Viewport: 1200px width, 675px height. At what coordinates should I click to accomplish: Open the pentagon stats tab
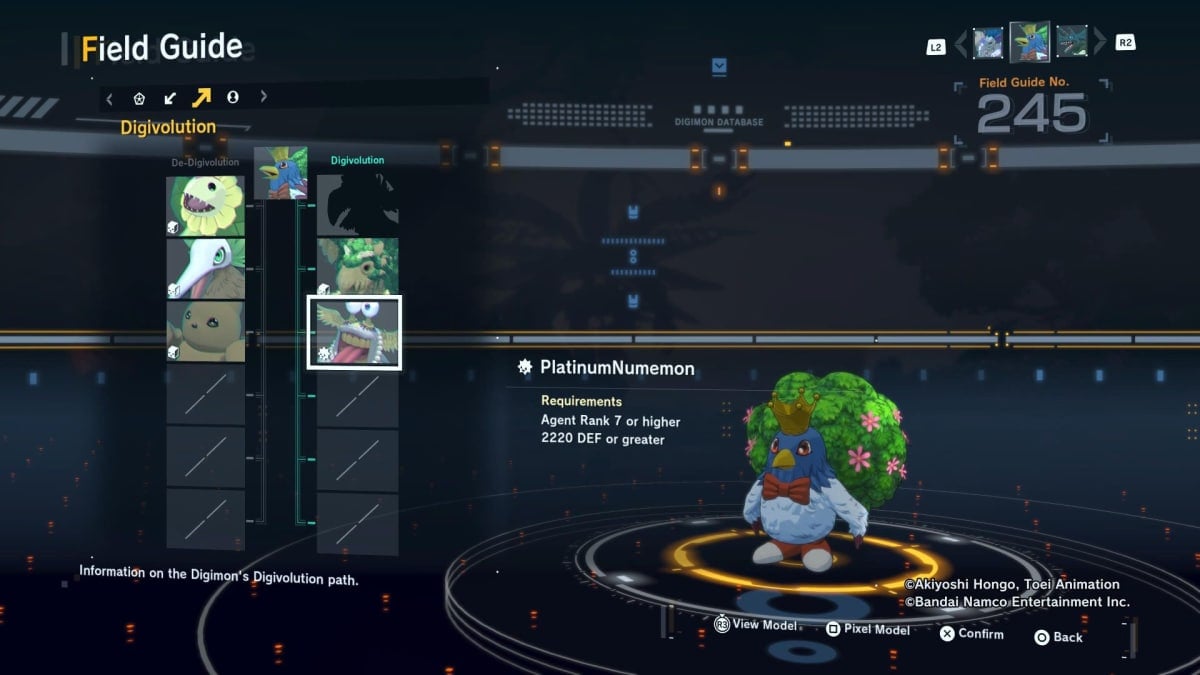pos(140,97)
